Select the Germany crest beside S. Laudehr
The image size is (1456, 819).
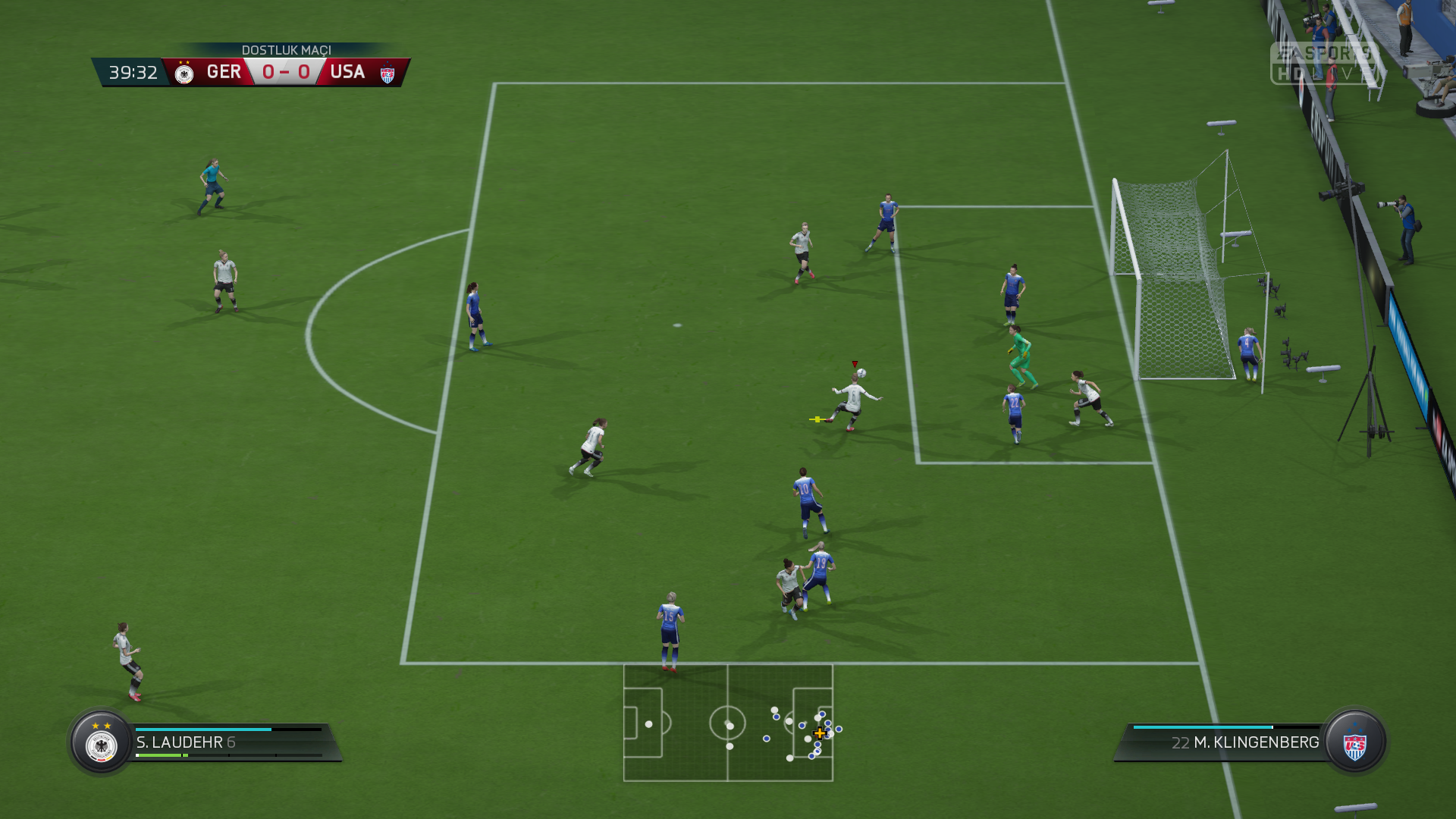coord(102,743)
